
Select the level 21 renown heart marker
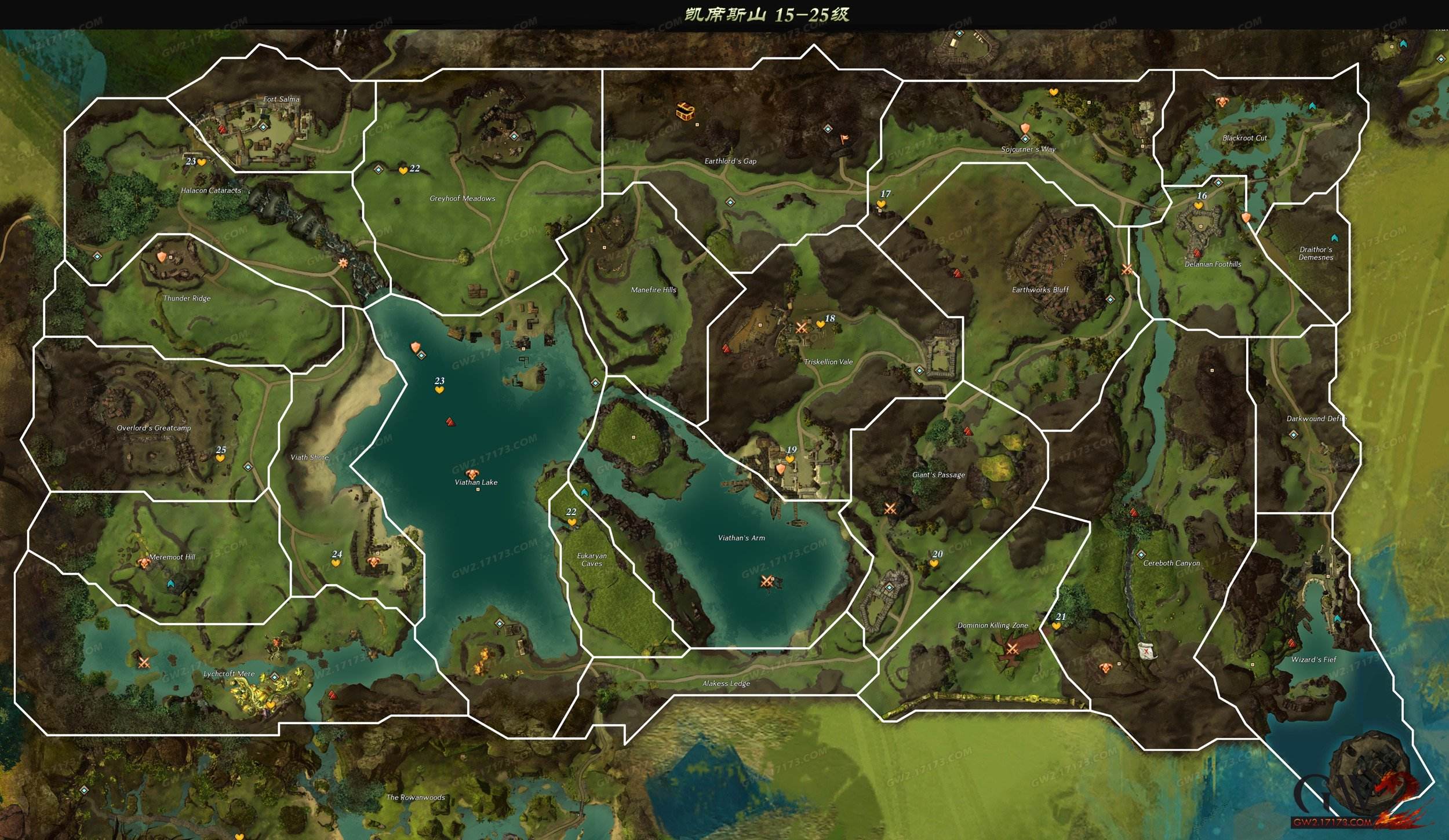pyautogui.click(x=1056, y=626)
